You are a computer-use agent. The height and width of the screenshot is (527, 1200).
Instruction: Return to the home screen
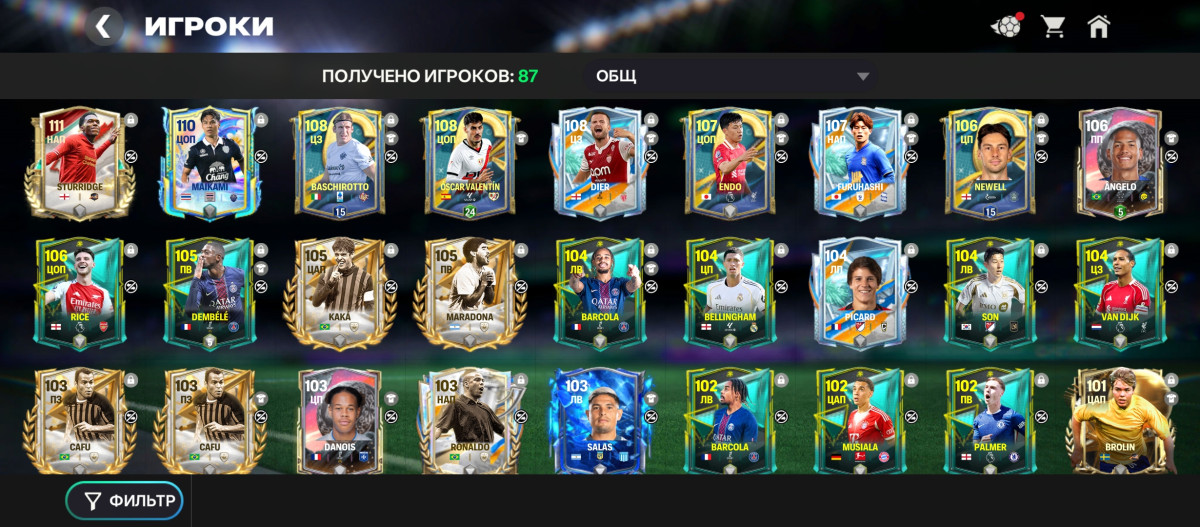coord(1099,26)
